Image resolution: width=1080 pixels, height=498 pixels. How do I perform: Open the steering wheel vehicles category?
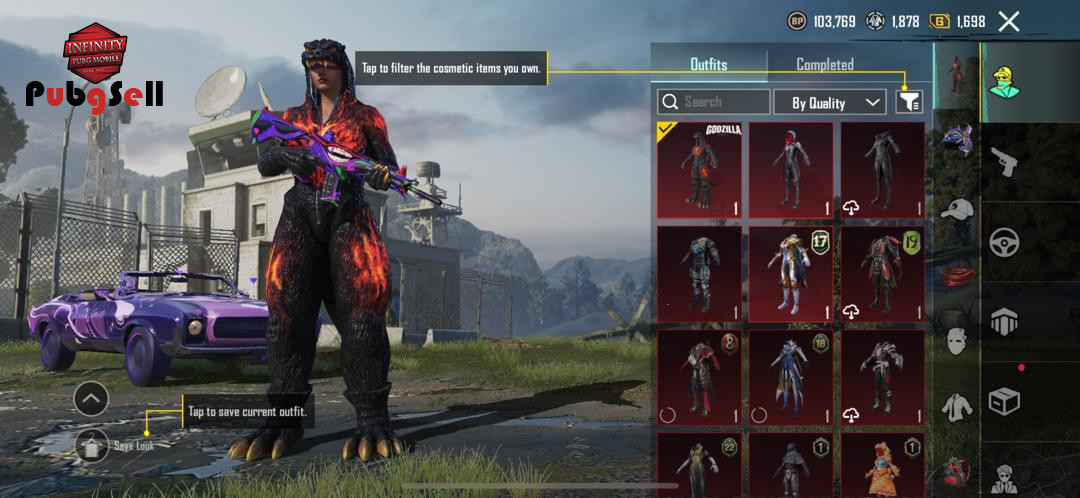coord(1004,242)
